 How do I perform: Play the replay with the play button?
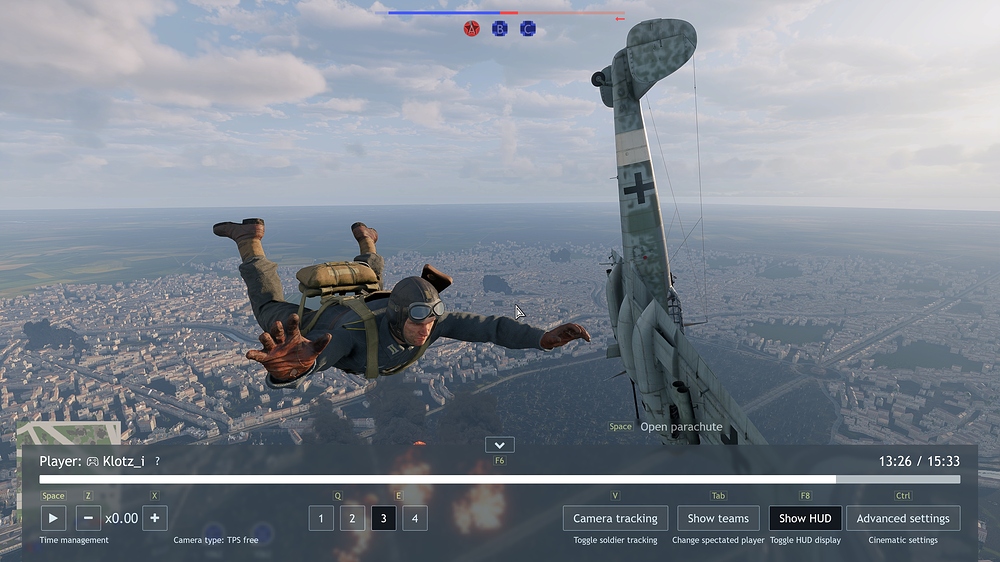click(53, 518)
